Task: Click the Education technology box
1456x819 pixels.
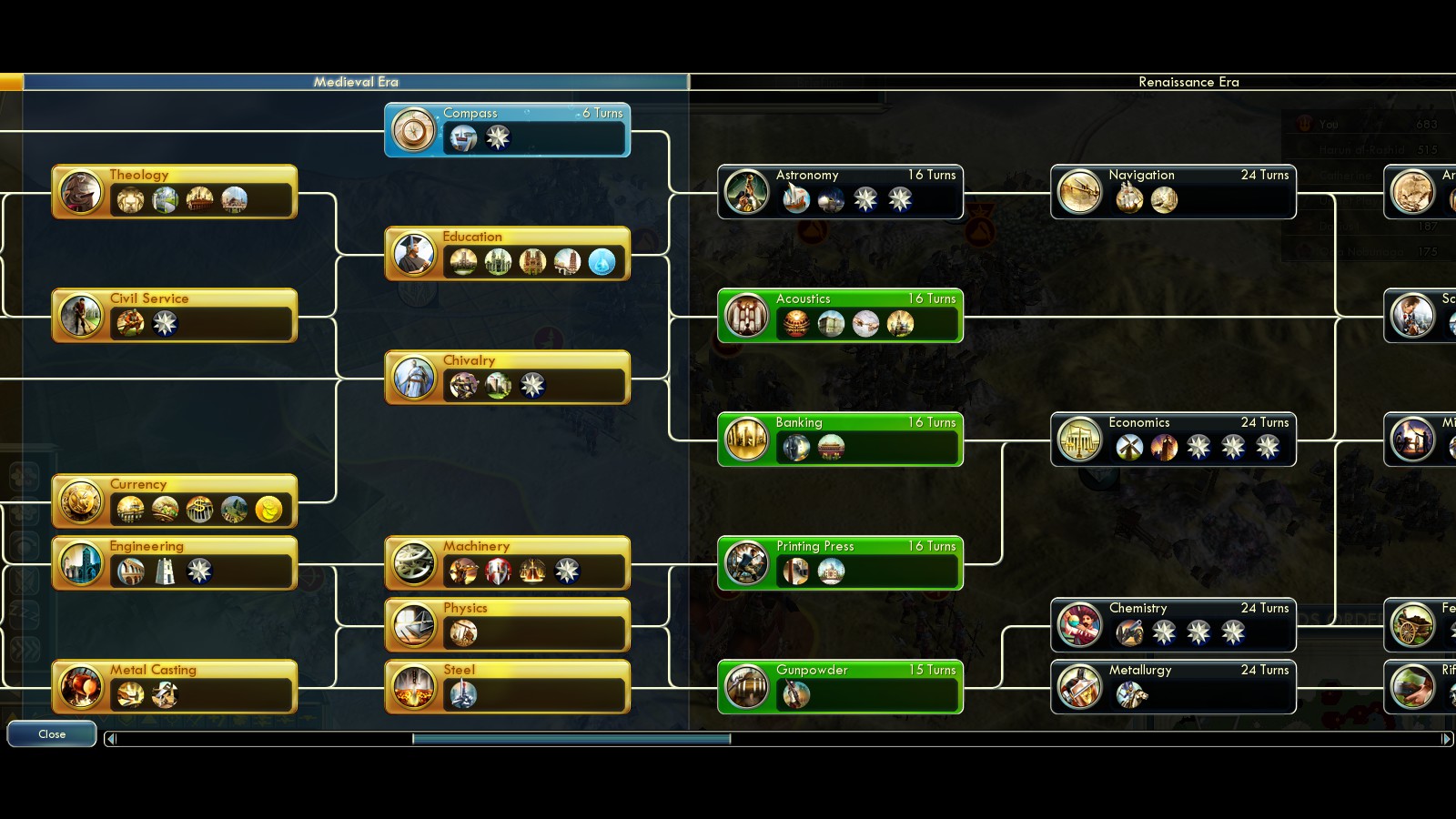Action: point(507,254)
